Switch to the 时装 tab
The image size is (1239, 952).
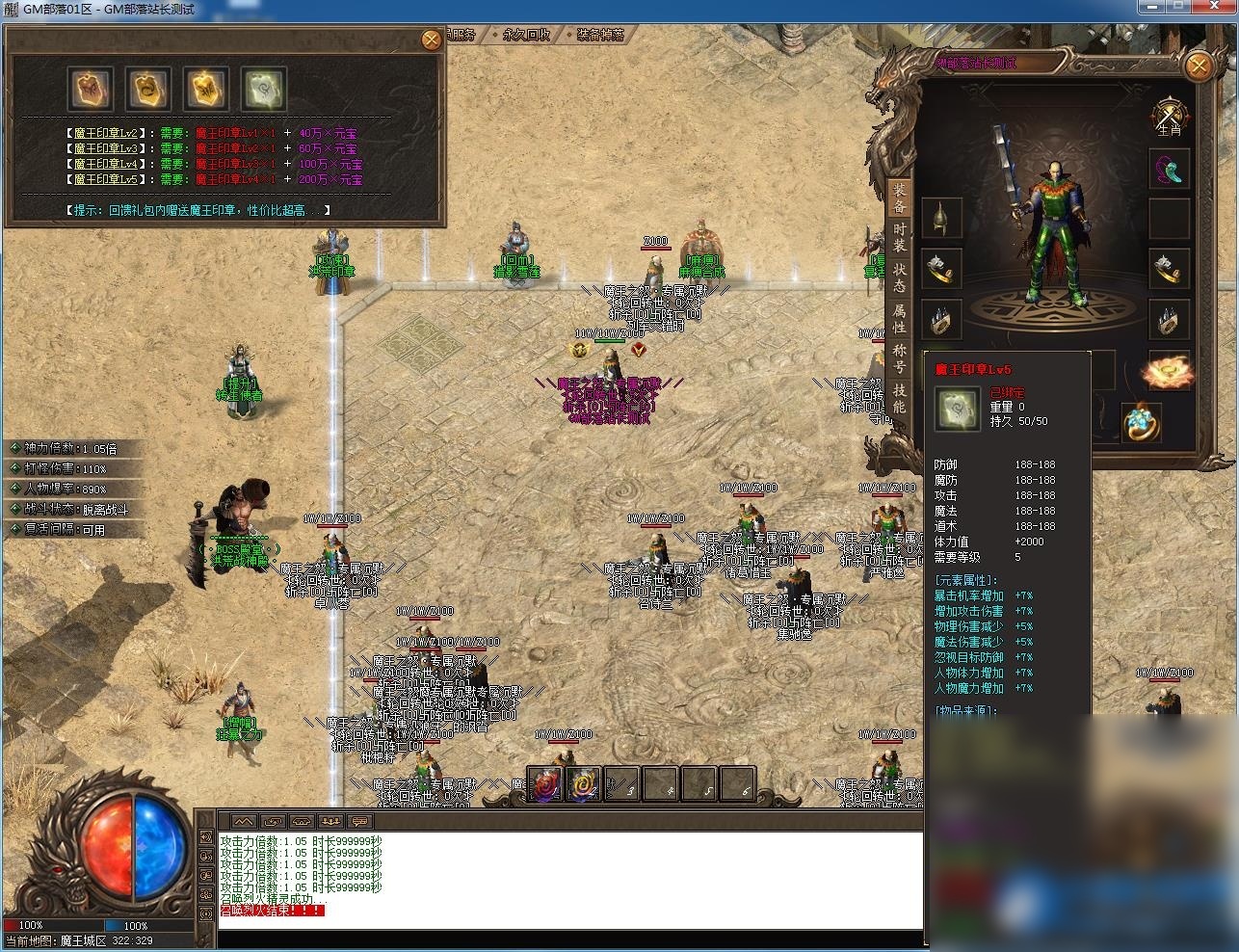coord(899,238)
